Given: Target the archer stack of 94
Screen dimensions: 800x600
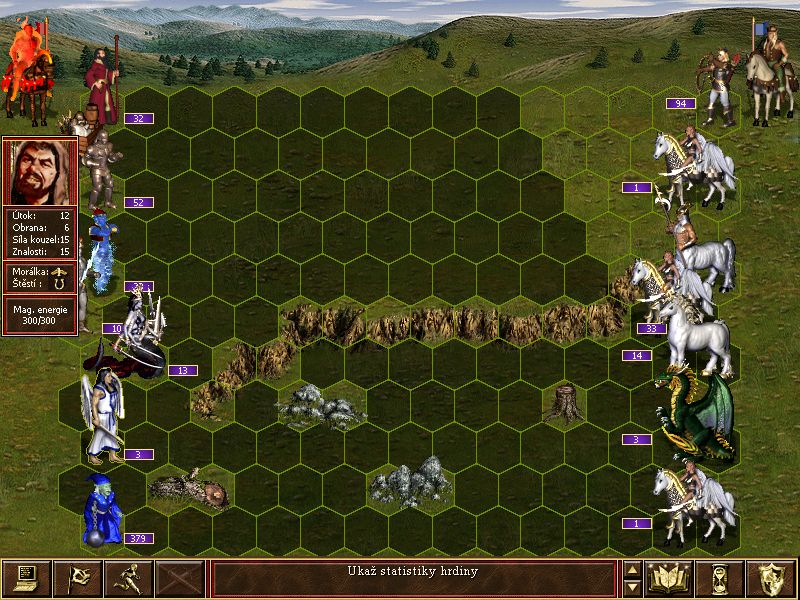Looking at the screenshot, I should (719, 92).
